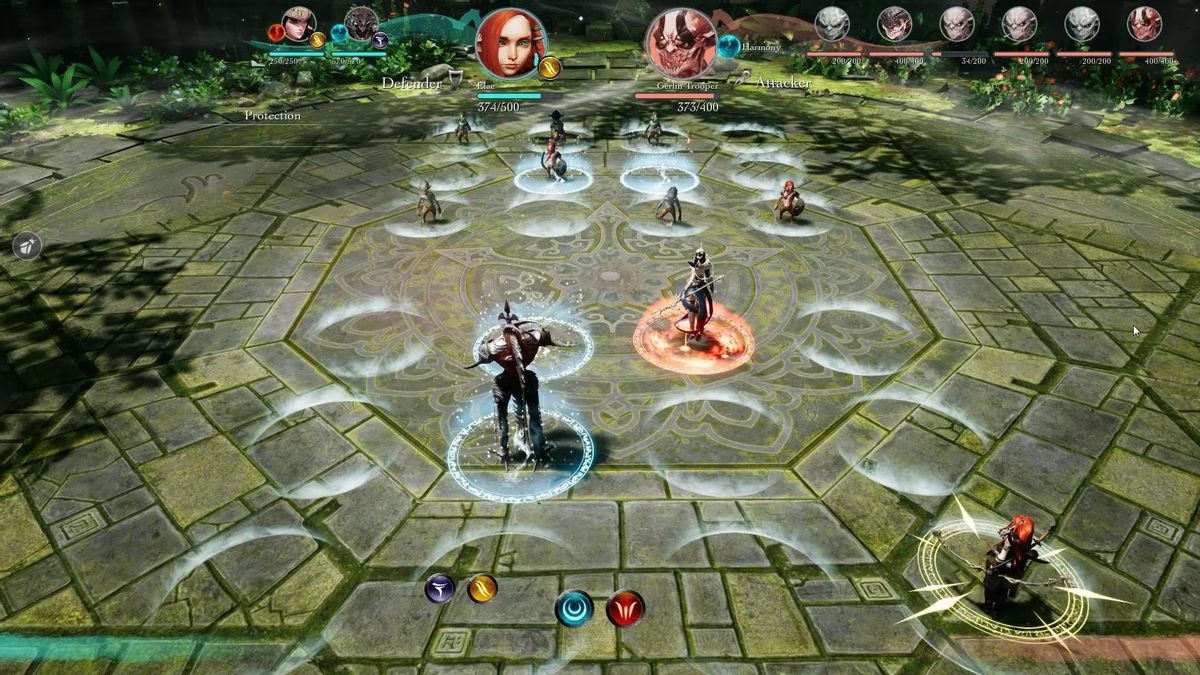Click the orange skill badge on Elae's portrait
Screen dimensions: 1200x675
(549, 68)
